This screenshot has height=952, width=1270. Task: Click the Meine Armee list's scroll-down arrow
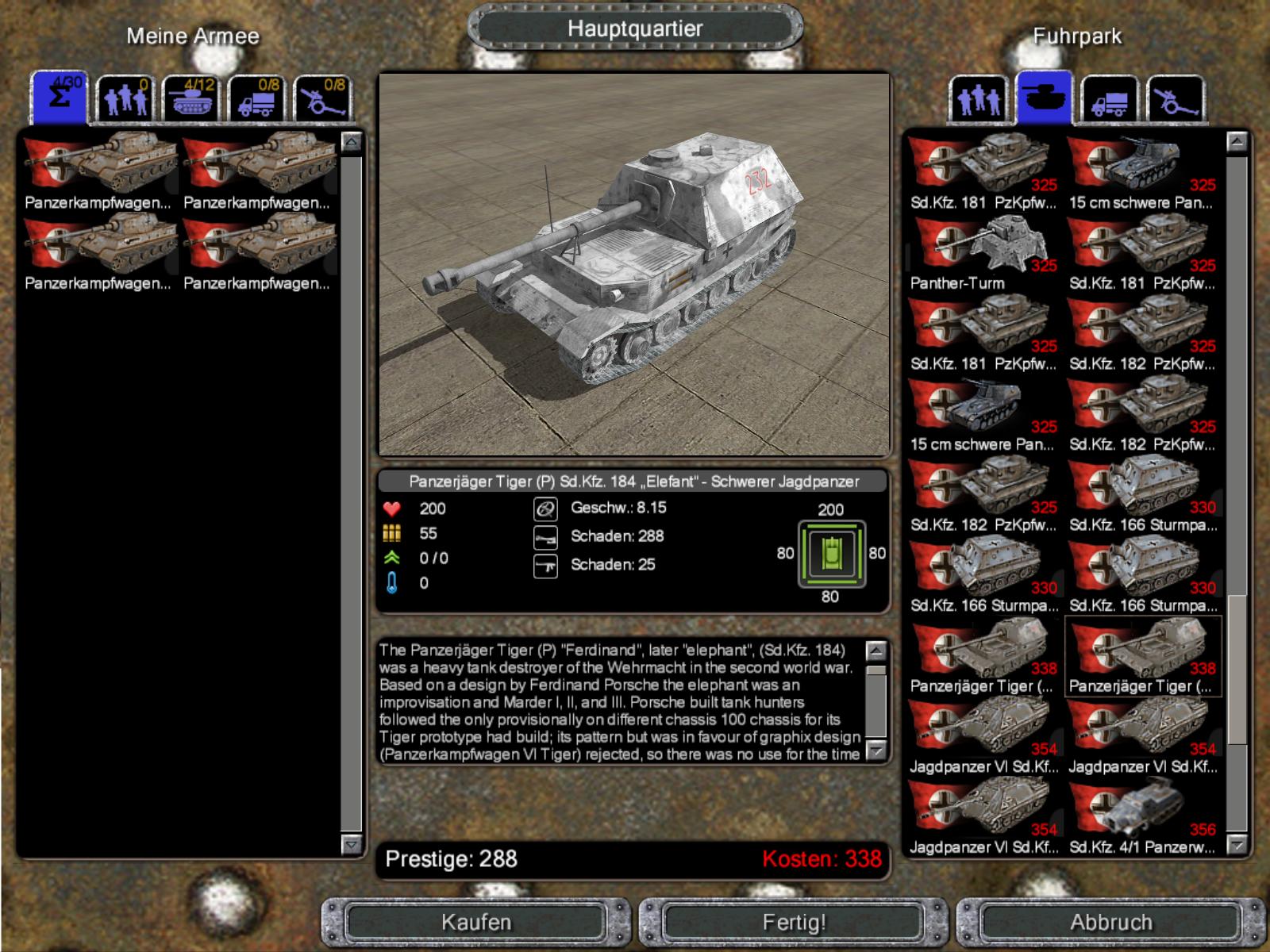tap(351, 845)
